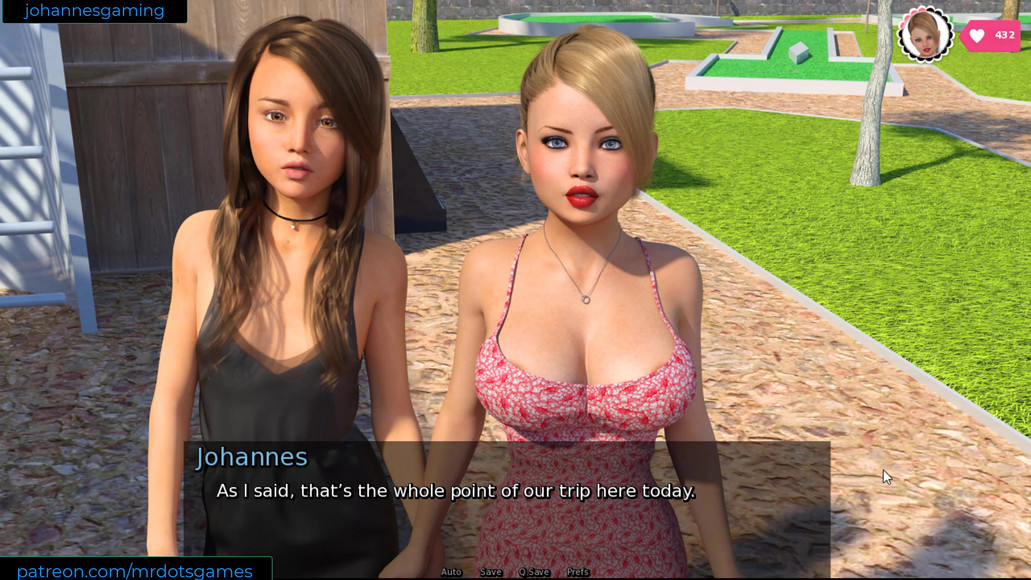Viewport: 1031px width, 580px height.
Task: Click Q.Save to quick save
Action: point(534,572)
